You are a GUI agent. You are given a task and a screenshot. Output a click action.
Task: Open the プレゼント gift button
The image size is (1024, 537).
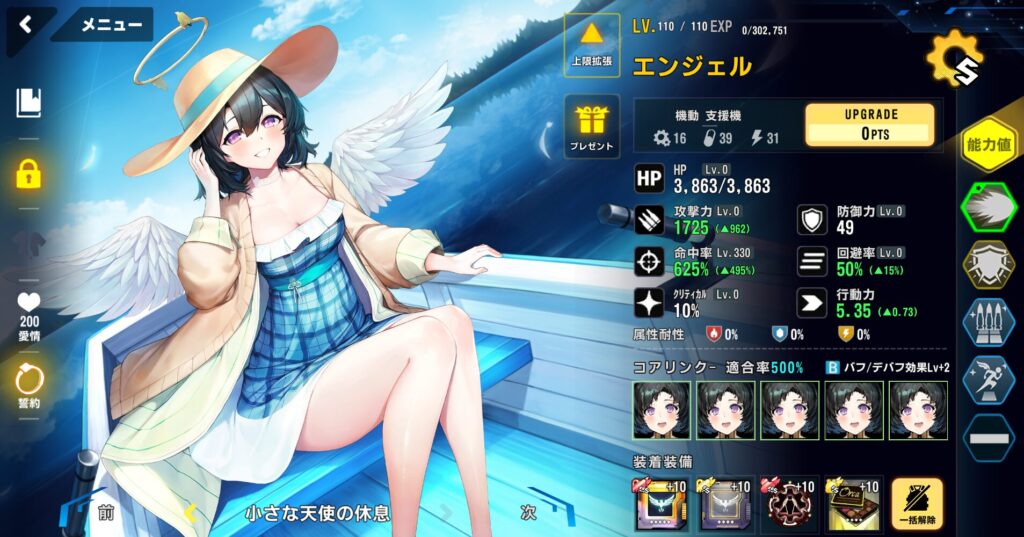592,128
